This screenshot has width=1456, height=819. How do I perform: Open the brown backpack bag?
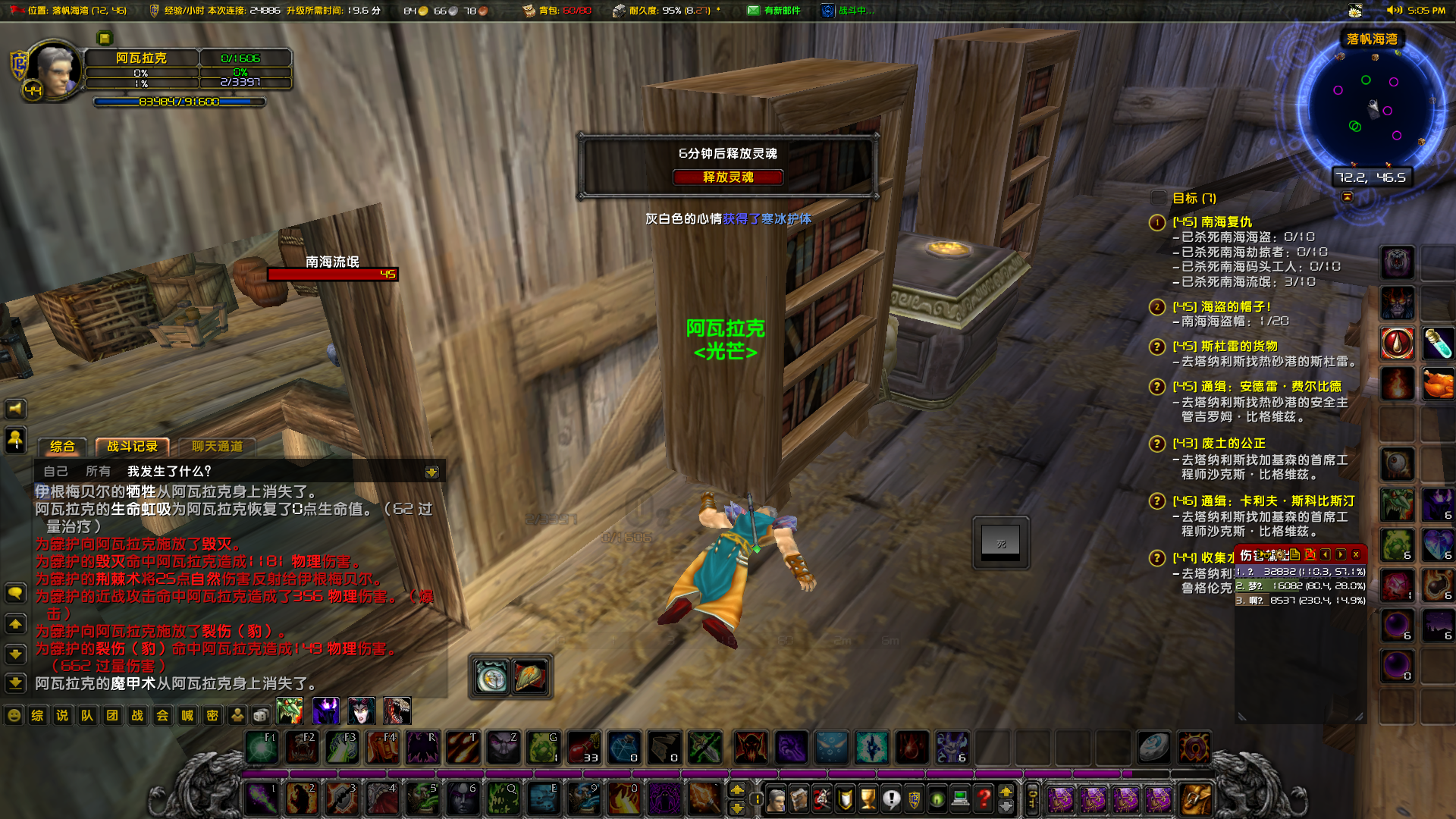1194,799
